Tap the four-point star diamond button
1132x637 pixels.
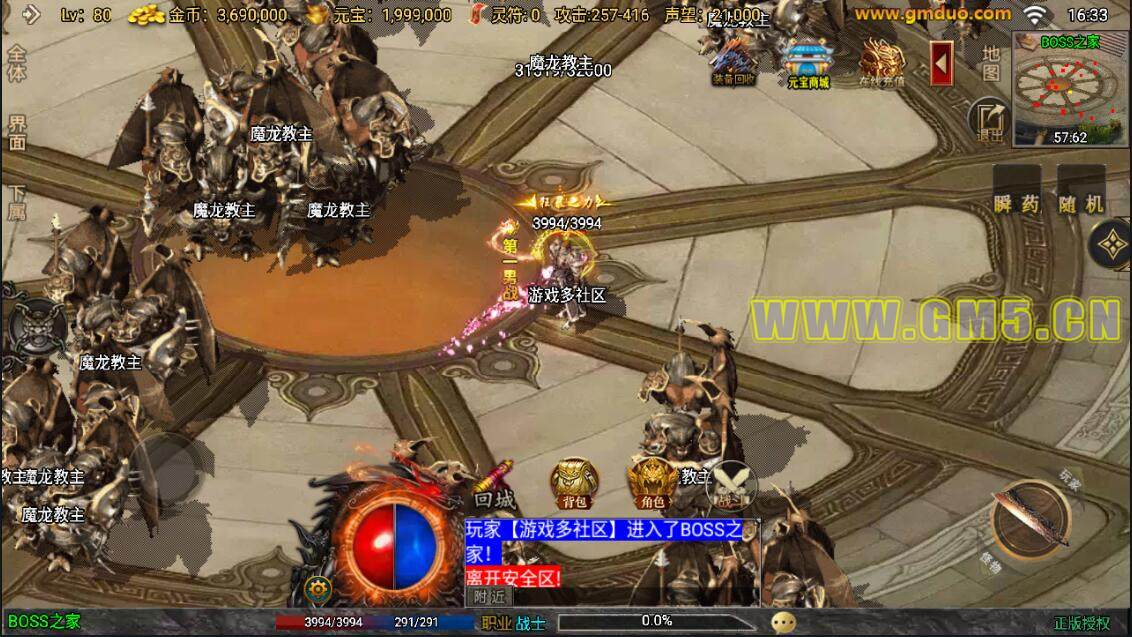click(x=1111, y=241)
